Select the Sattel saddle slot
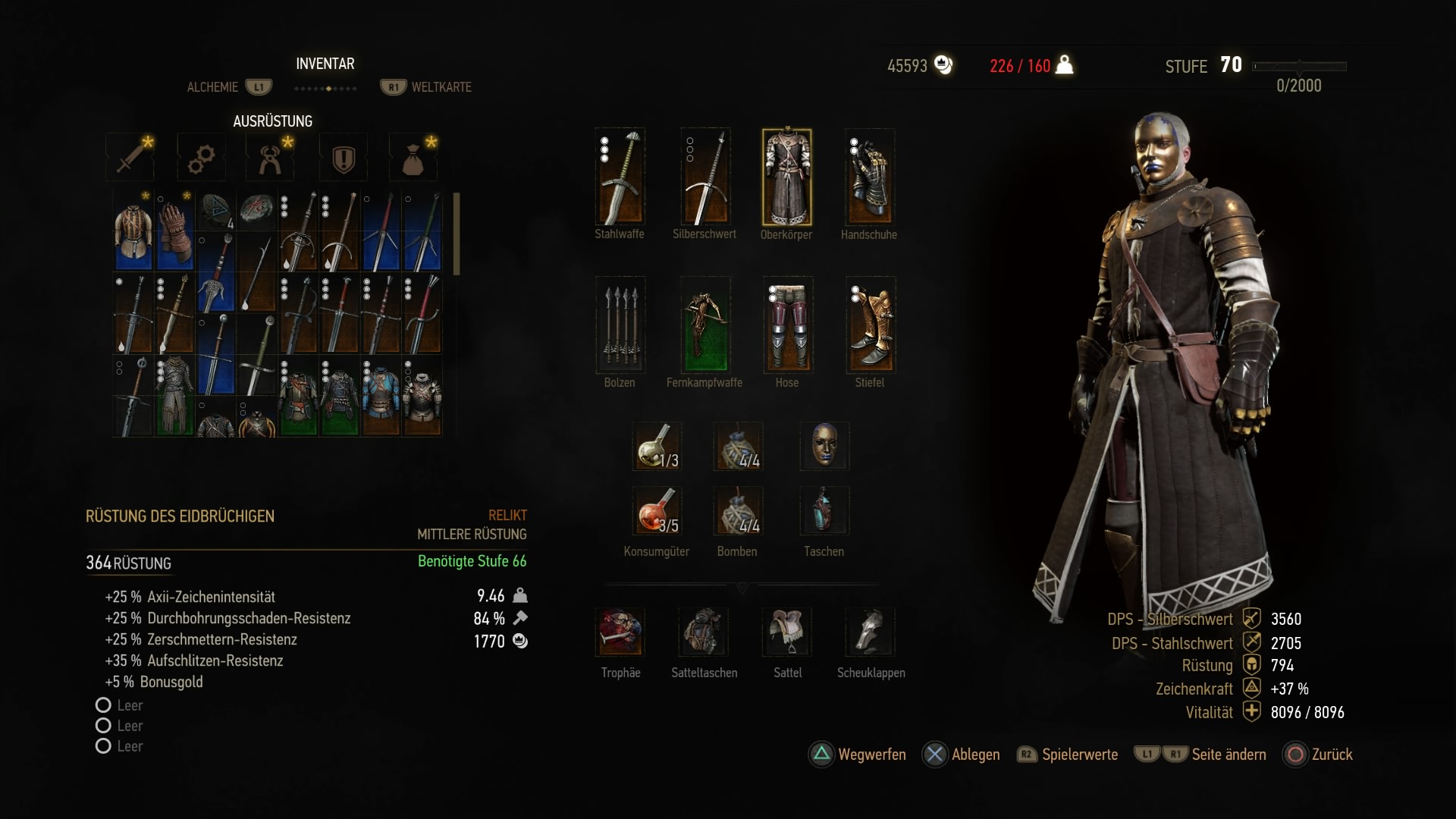1456x819 pixels. [x=787, y=632]
